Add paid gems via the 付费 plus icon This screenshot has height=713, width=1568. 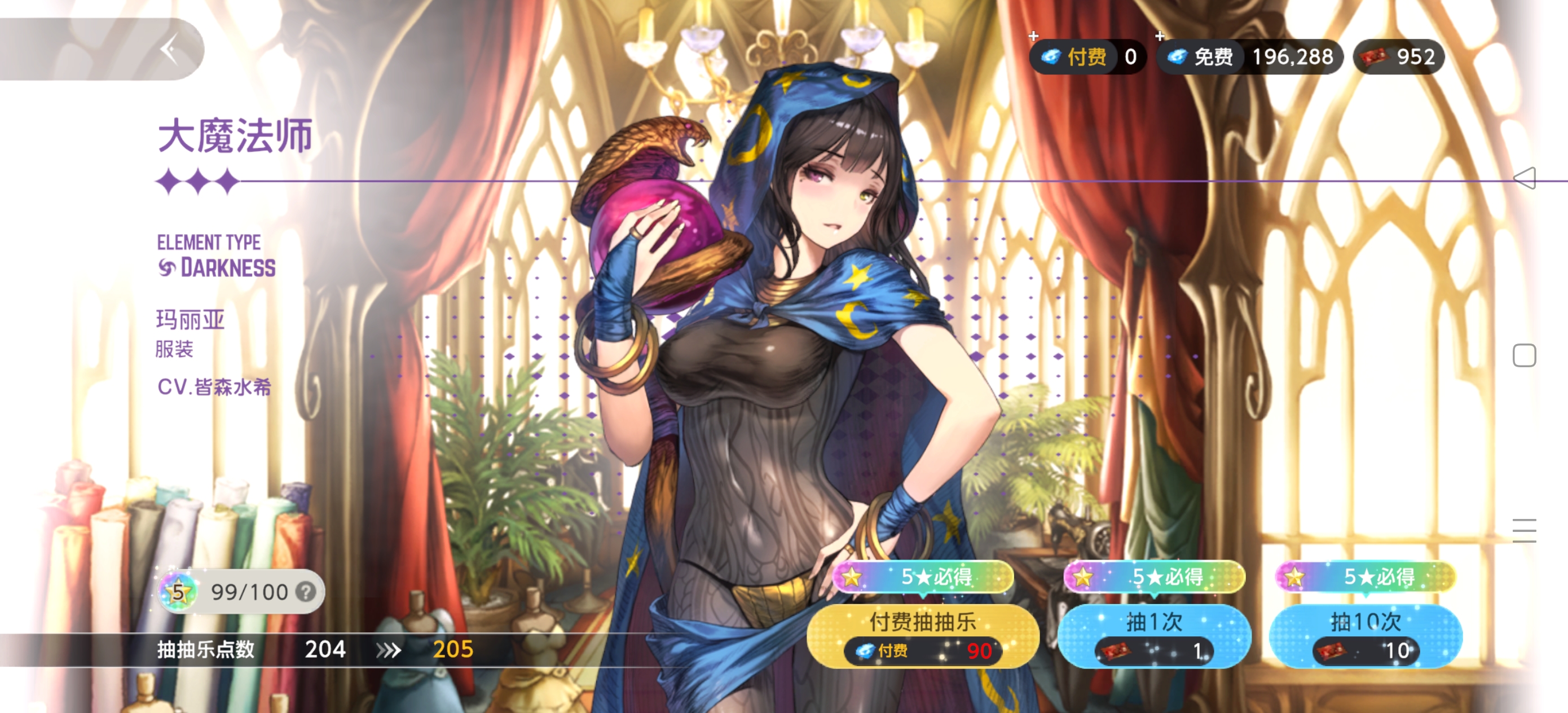click(1033, 37)
